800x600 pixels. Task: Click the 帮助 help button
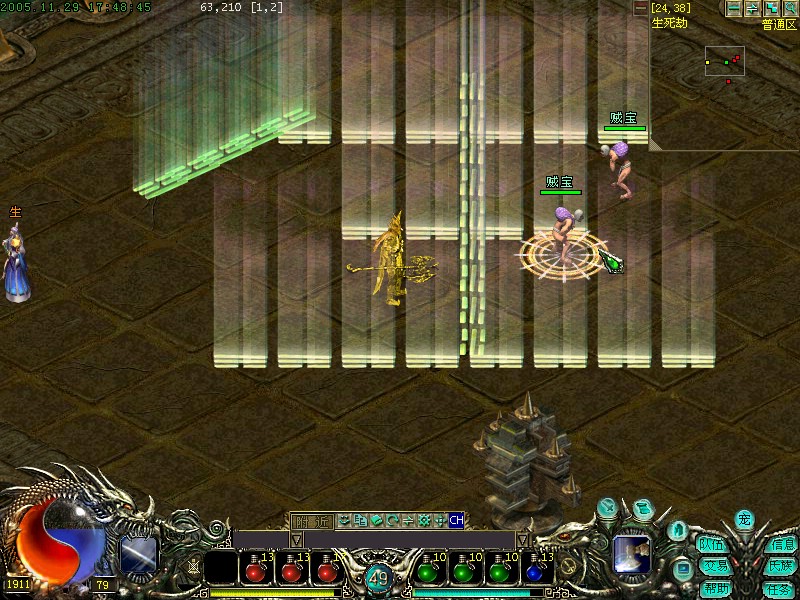pos(713,589)
